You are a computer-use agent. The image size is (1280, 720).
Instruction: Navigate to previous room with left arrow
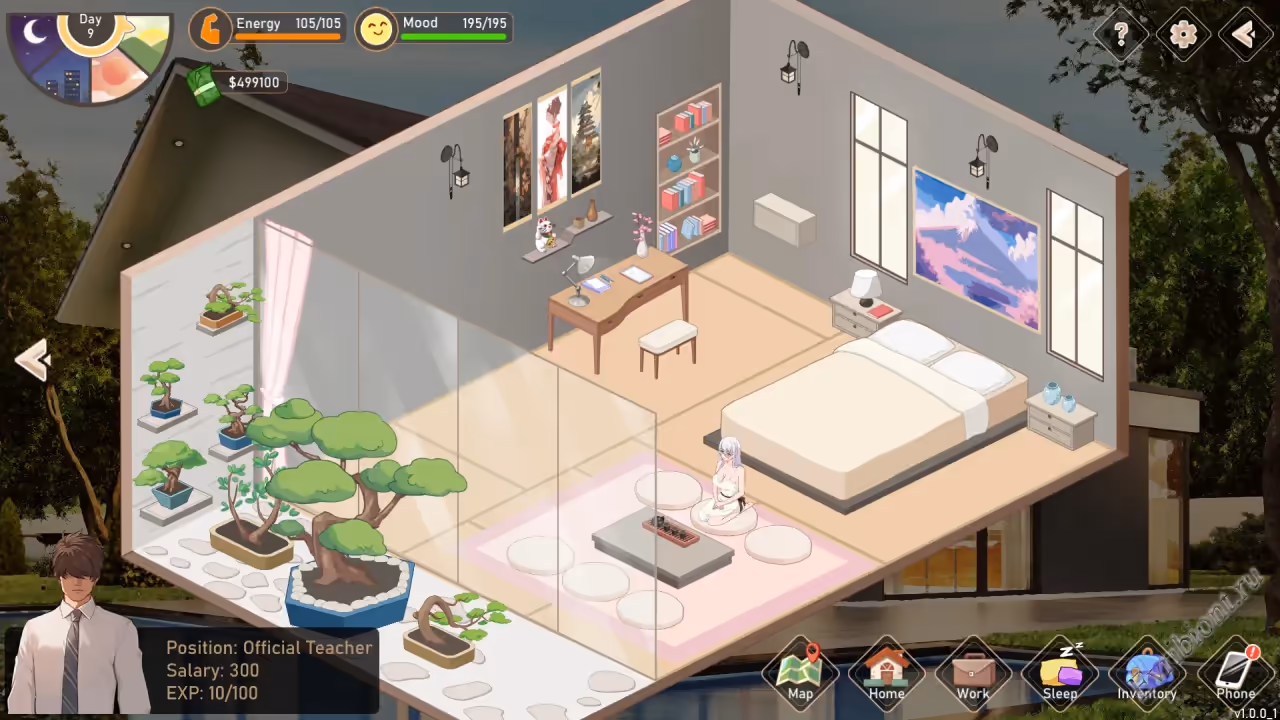[x=33, y=360]
